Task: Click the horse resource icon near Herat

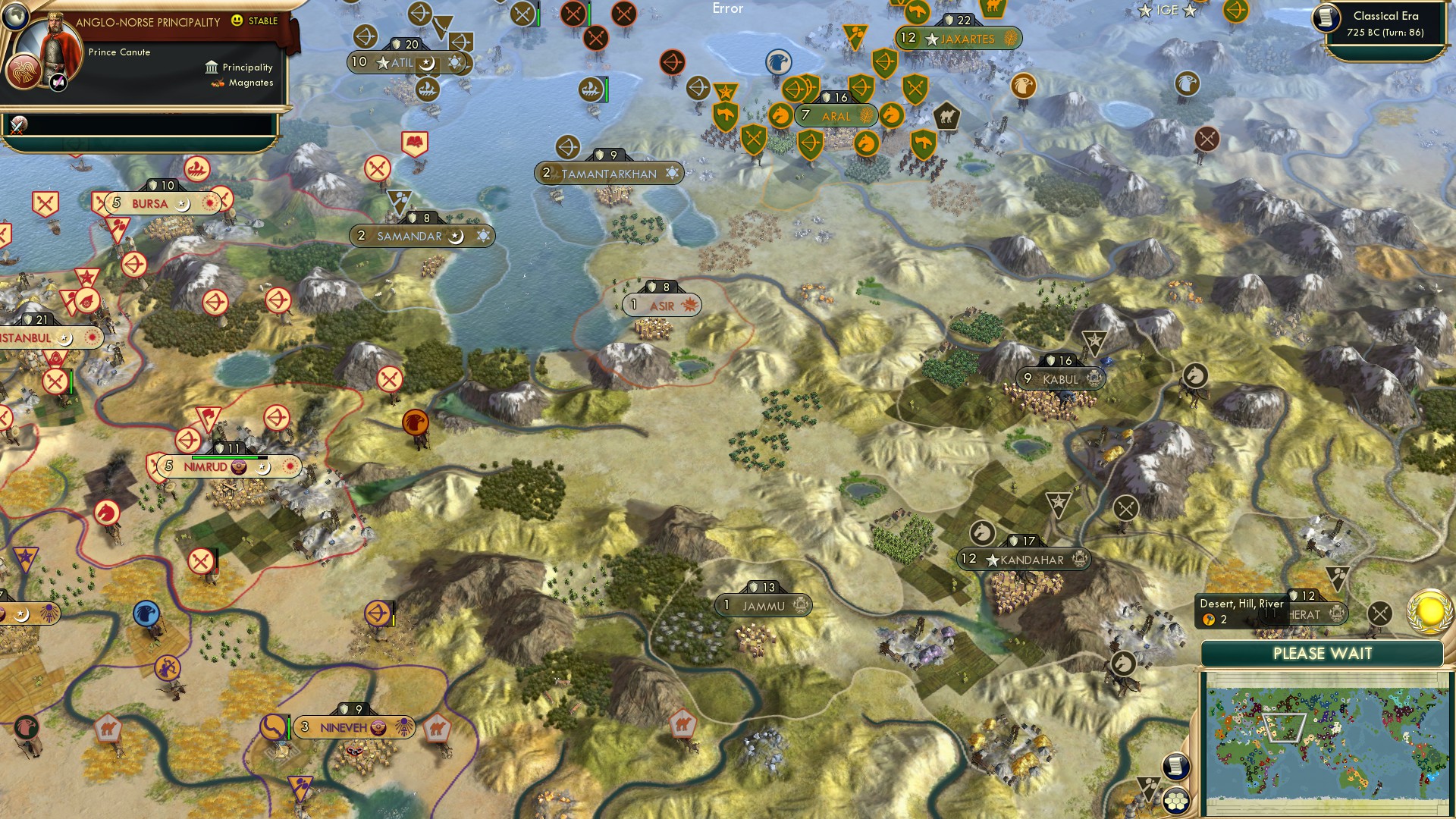Action: [1123, 662]
